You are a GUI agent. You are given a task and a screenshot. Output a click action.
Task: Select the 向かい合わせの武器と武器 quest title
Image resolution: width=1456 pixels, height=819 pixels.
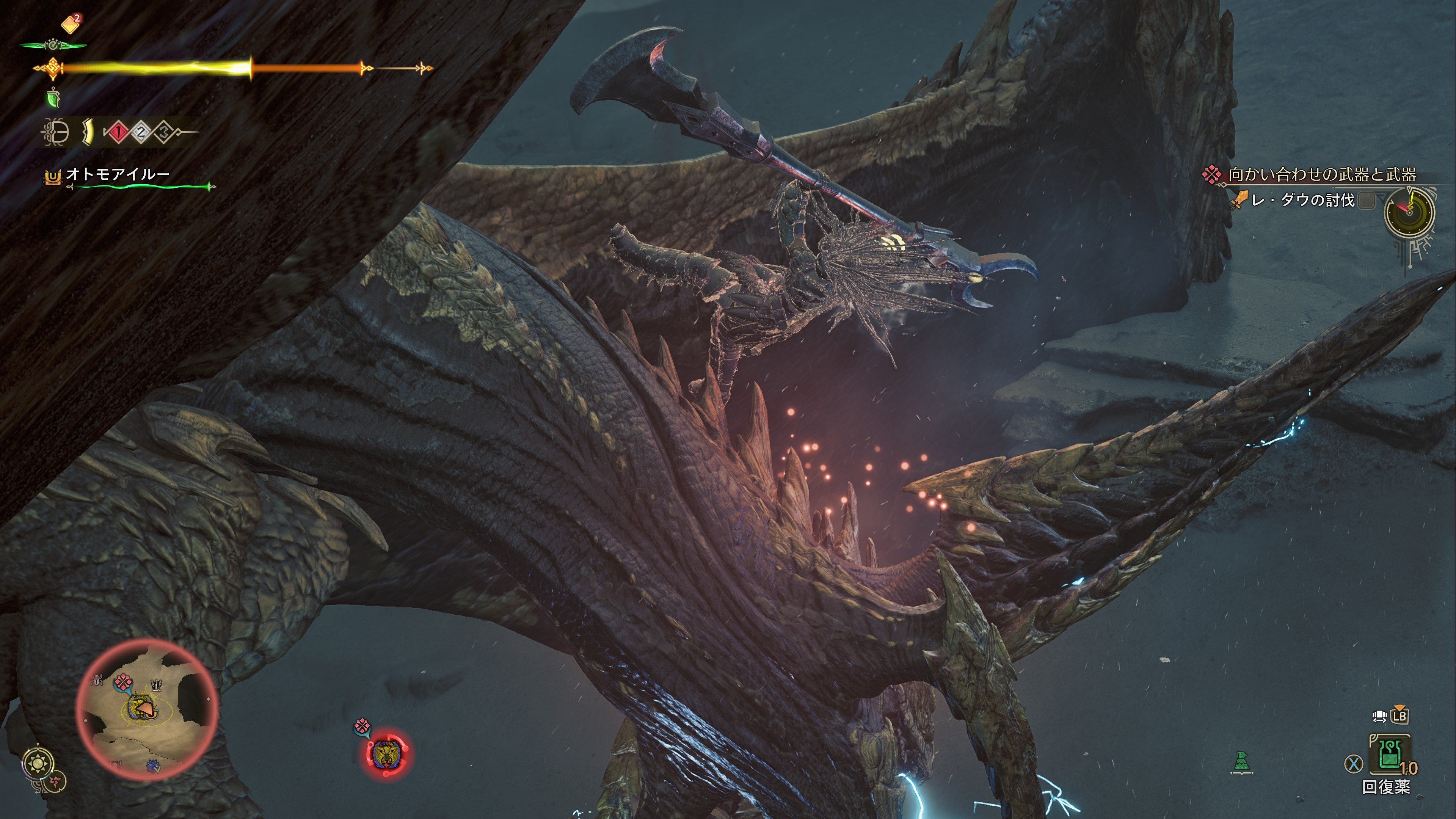pyautogui.click(x=1321, y=175)
